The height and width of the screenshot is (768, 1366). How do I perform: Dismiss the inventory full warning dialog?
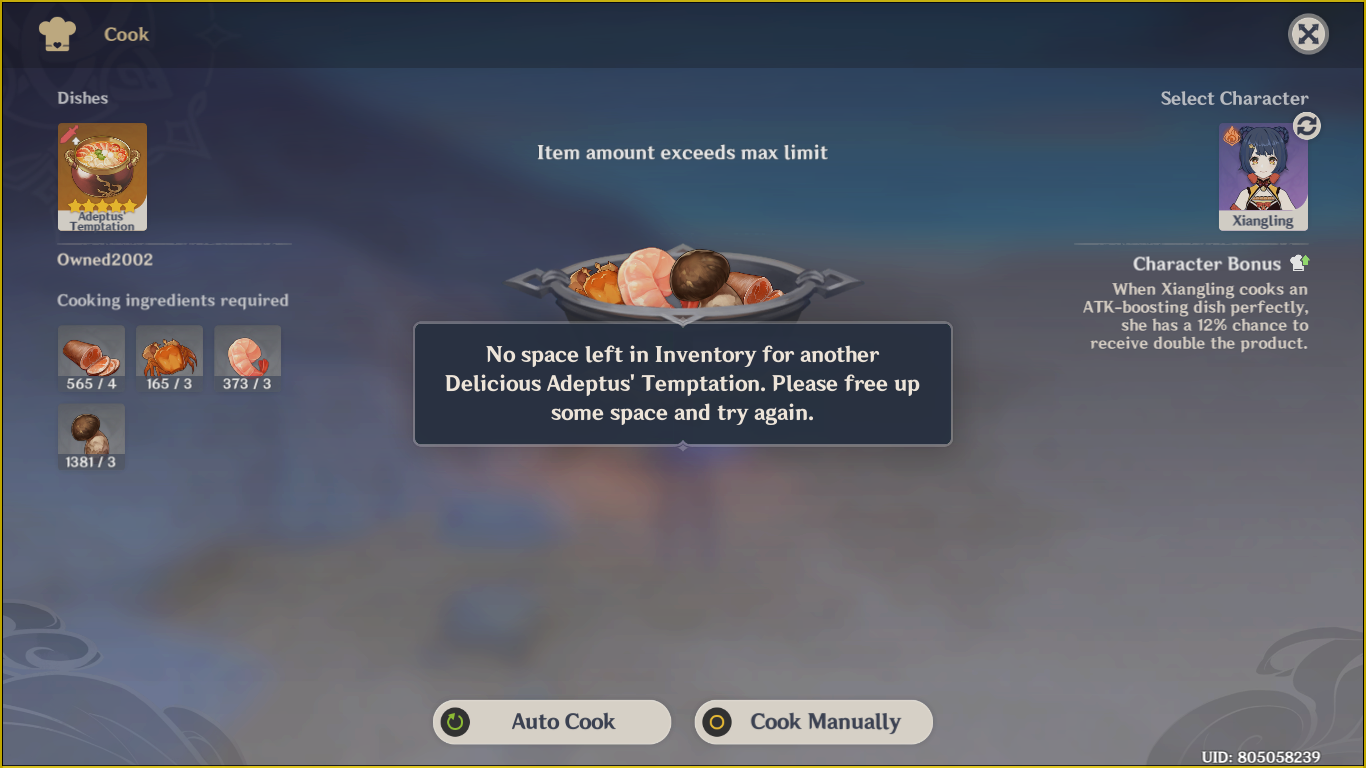683,383
